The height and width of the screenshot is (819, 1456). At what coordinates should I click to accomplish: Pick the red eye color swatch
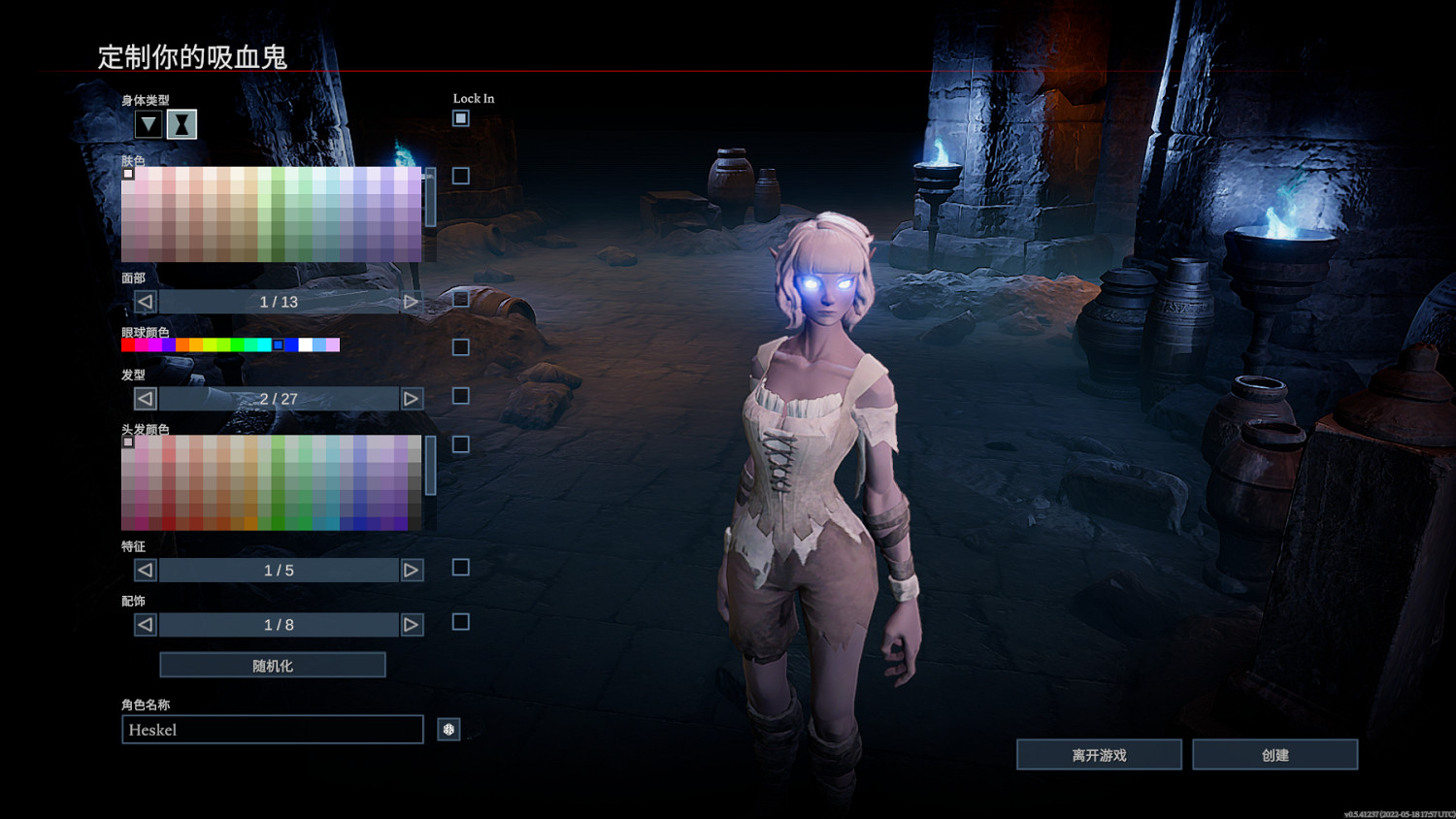click(x=128, y=344)
